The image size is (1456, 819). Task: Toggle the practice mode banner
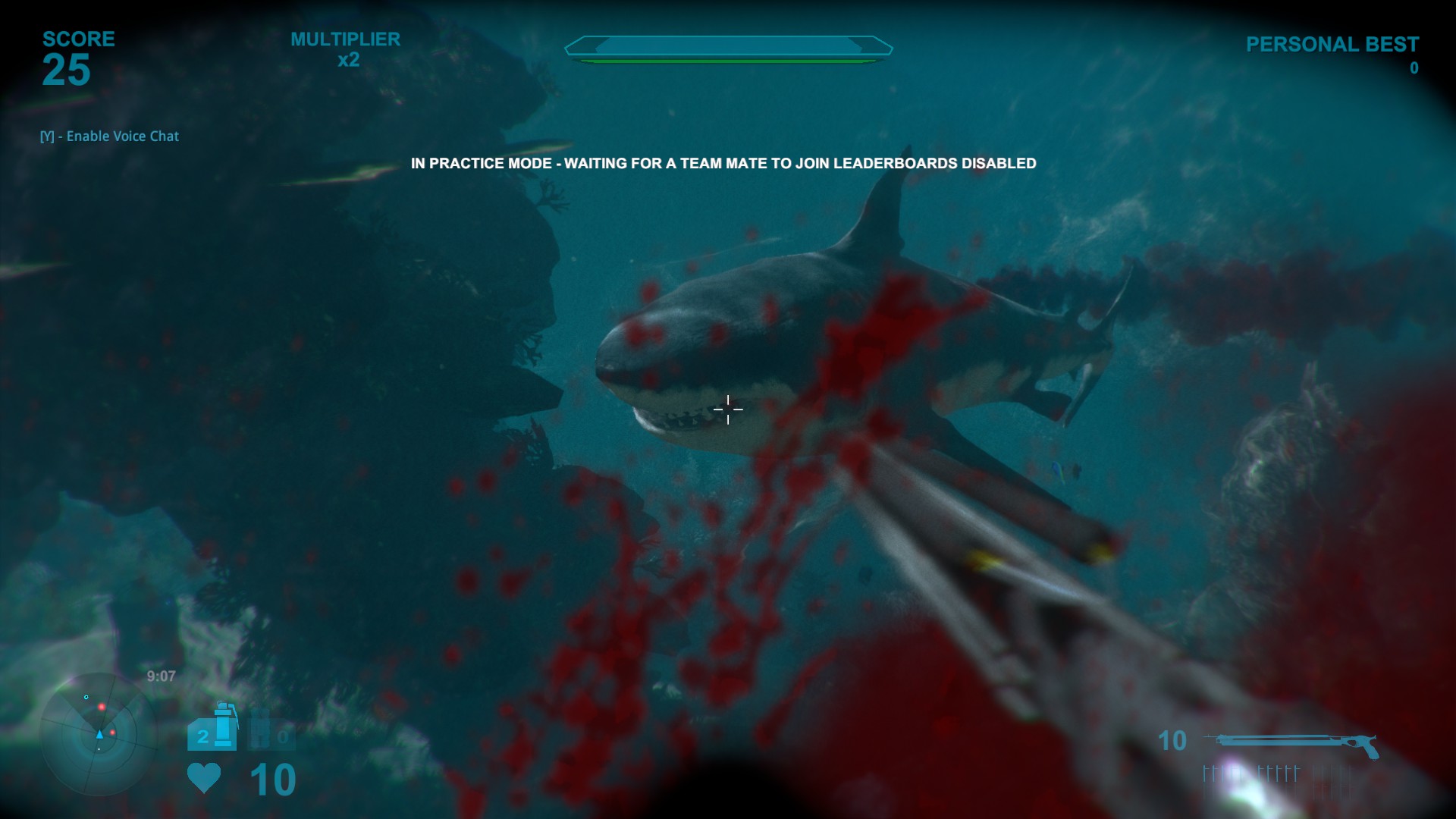(723, 162)
